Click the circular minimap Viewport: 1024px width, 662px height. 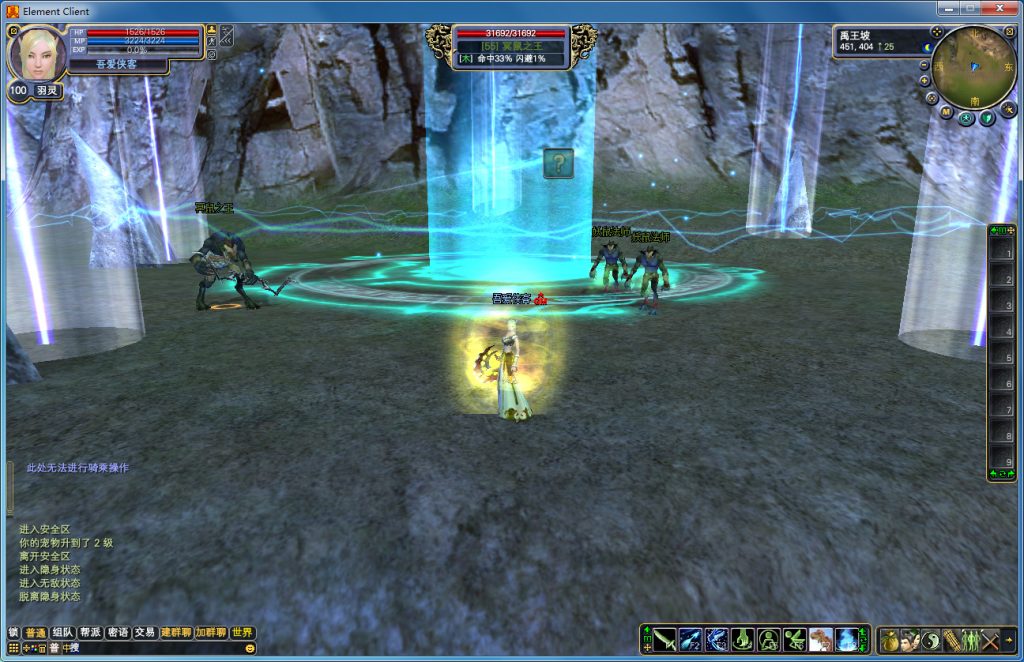[974, 66]
